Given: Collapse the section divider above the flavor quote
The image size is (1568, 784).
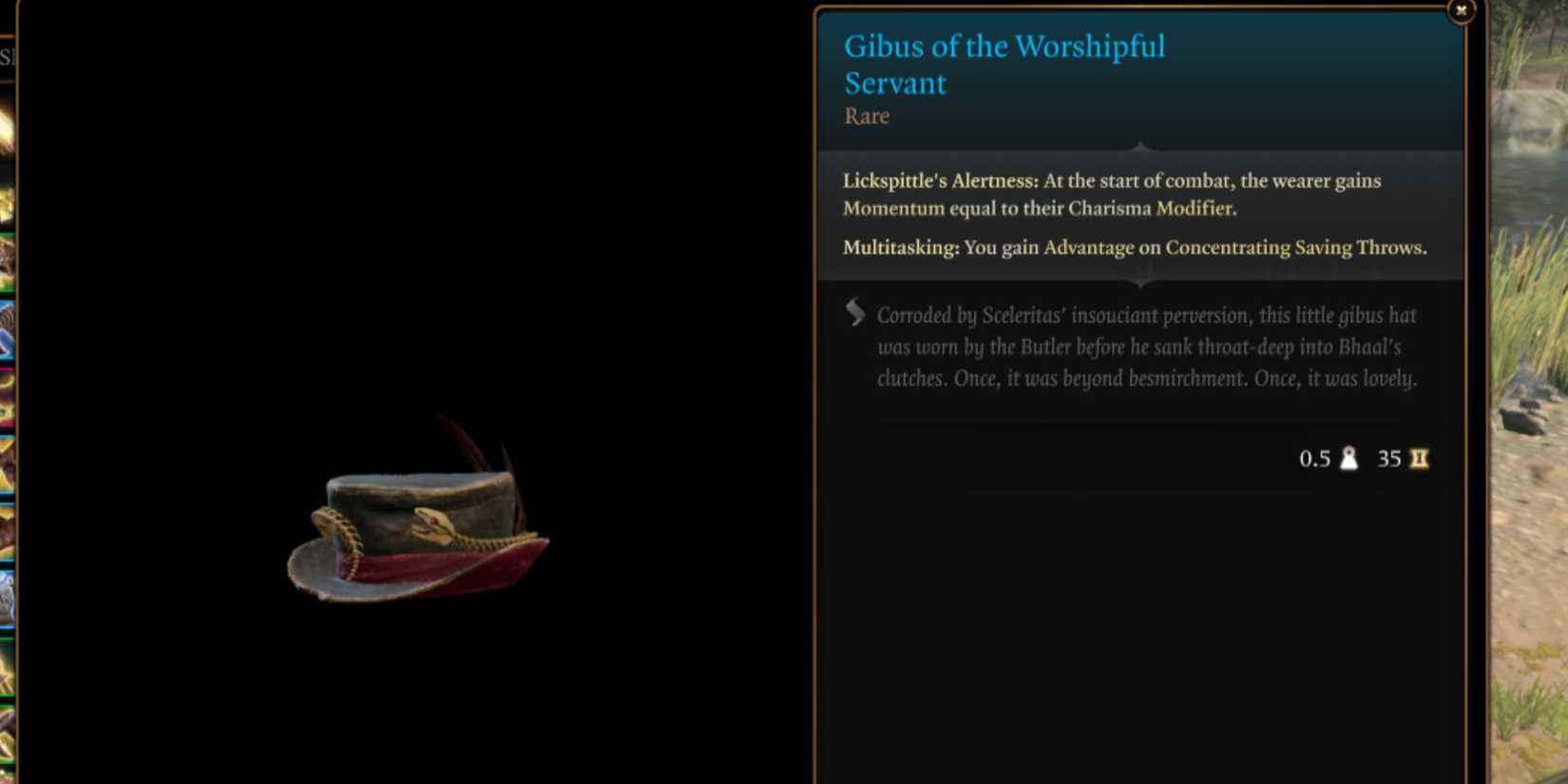Looking at the screenshot, I should pos(1140,282).
